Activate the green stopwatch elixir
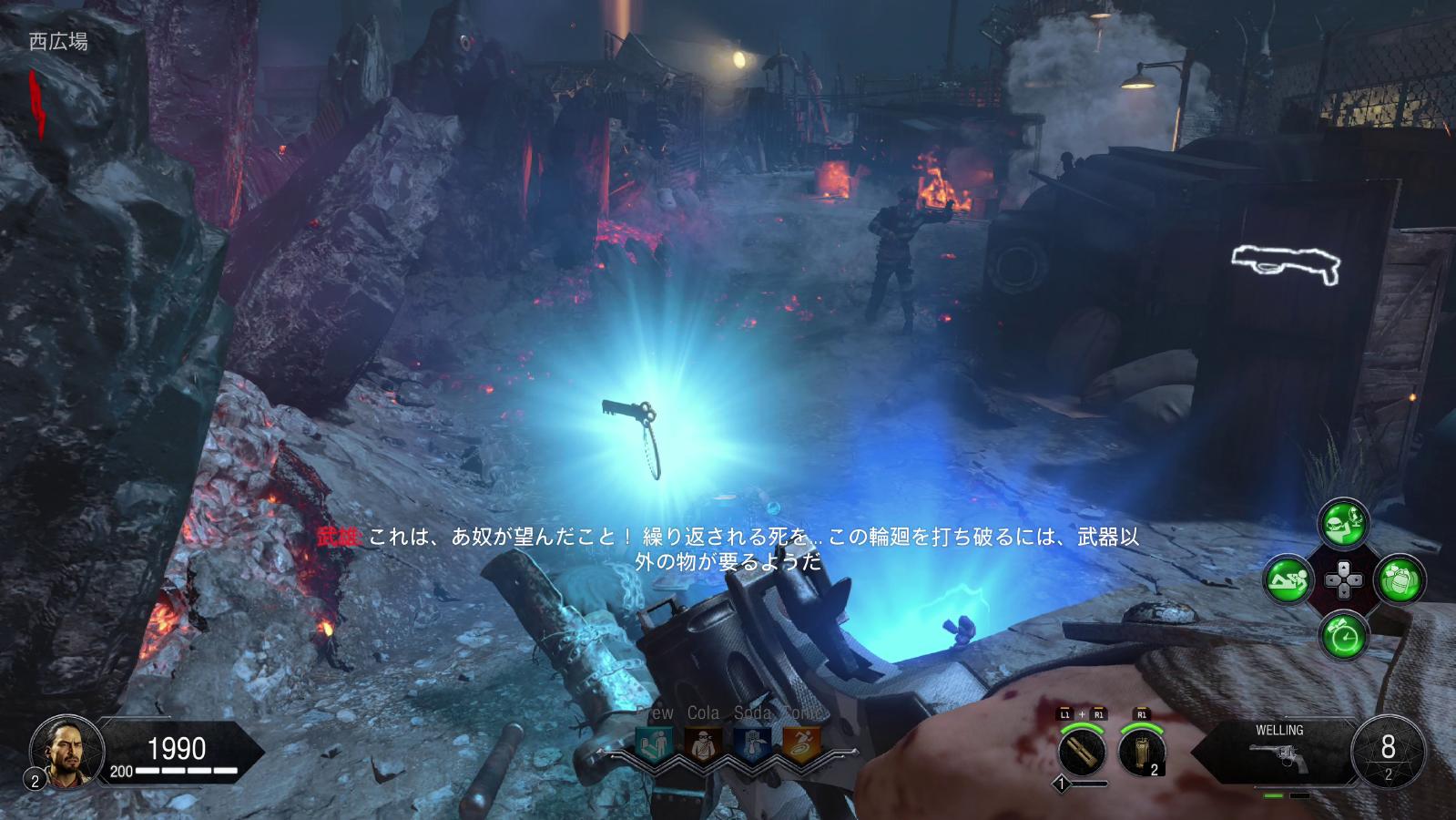This screenshot has width=1456, height=820. 1343,635
